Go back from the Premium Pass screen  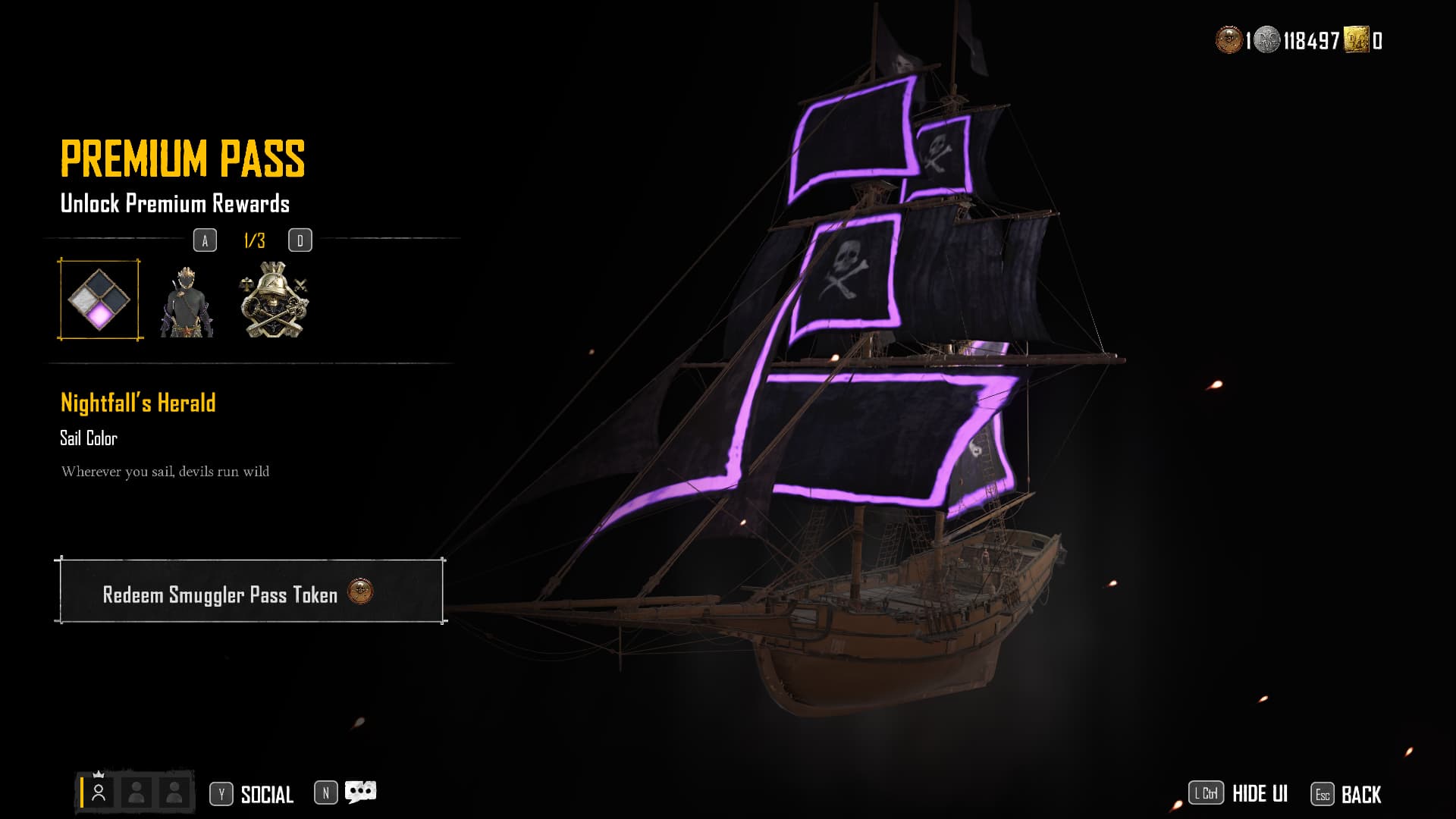click(1360, 795)
